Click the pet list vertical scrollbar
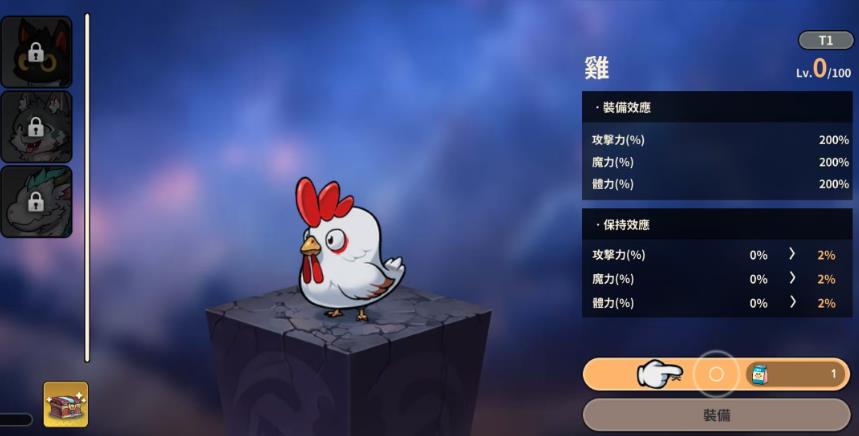 click(x=87, y=188)
